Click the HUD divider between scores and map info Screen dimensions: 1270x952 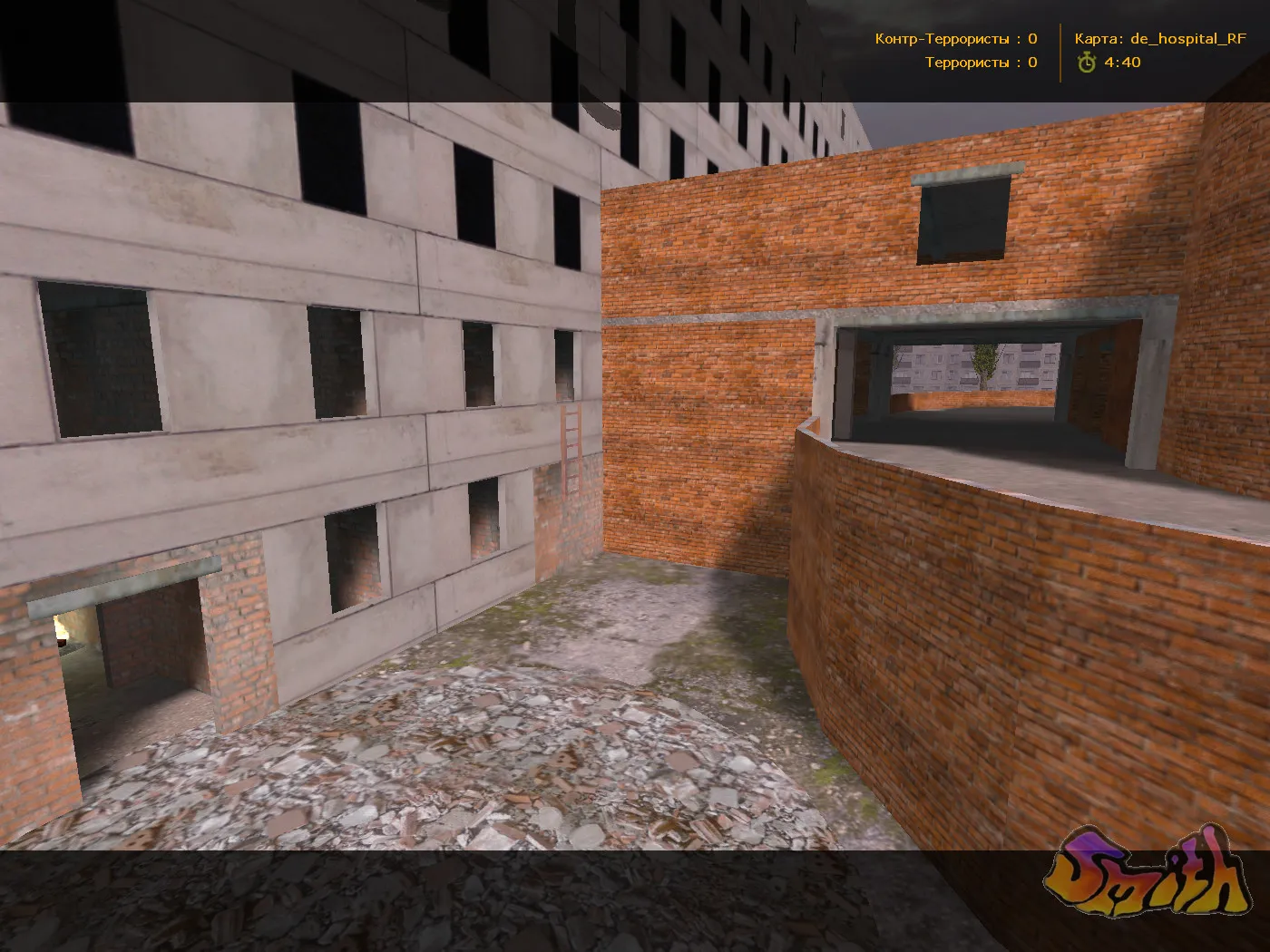coord(1060,50)
